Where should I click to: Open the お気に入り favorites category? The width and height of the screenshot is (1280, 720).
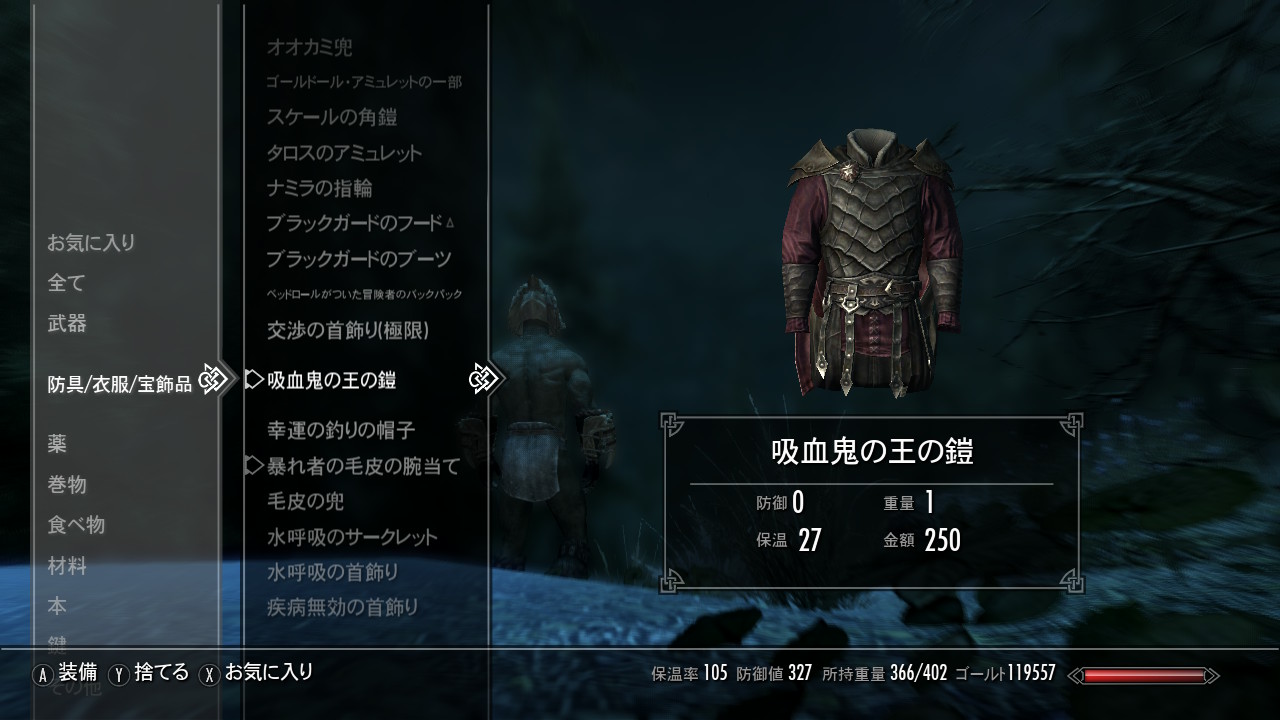pos(91,243)
